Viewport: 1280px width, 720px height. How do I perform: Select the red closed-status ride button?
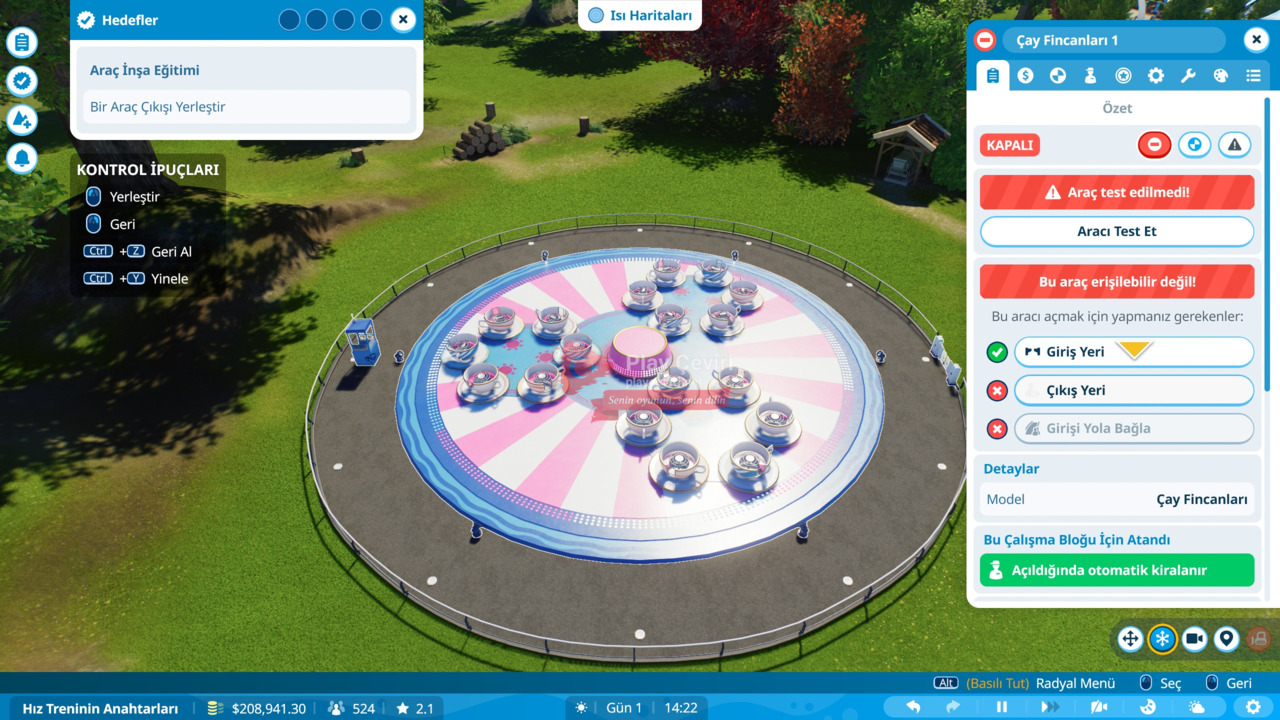(1154, 145)
